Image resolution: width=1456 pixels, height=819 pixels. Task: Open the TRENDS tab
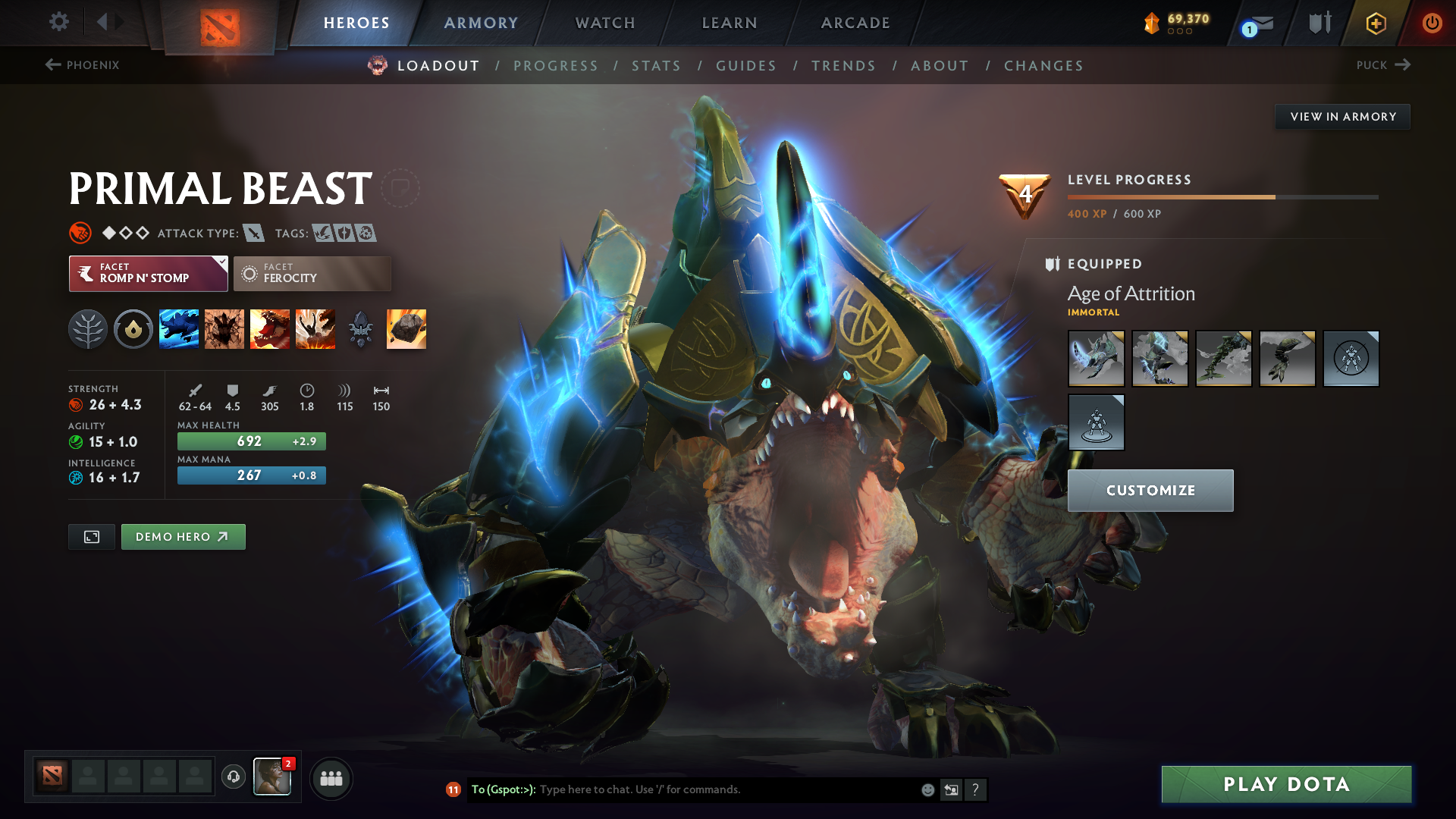coord(843,66)
